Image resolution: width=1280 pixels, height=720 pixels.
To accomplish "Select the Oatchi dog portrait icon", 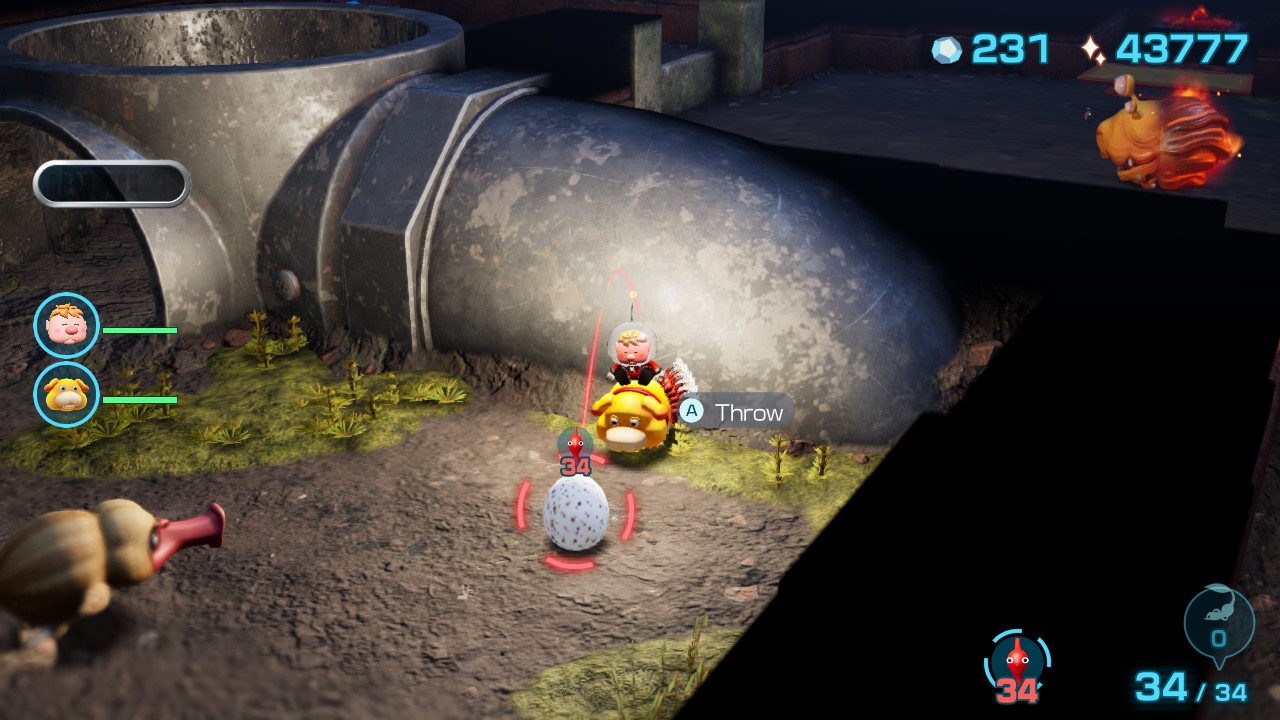I will (67, 395).
